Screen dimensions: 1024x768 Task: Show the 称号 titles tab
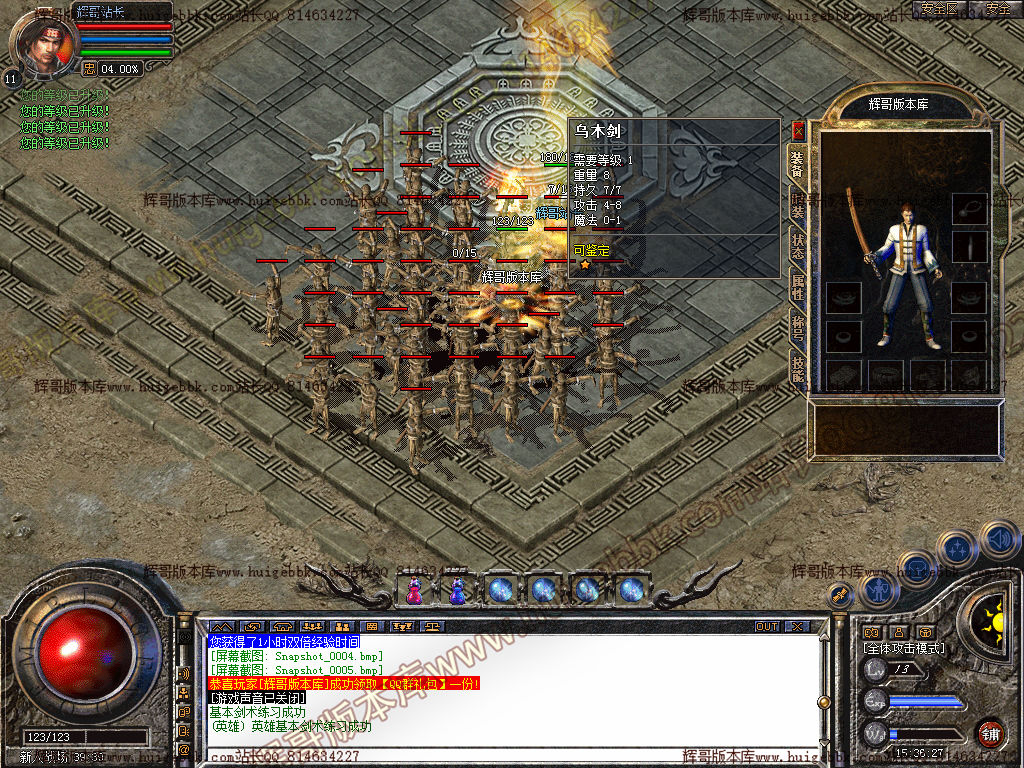coord(798,328)
